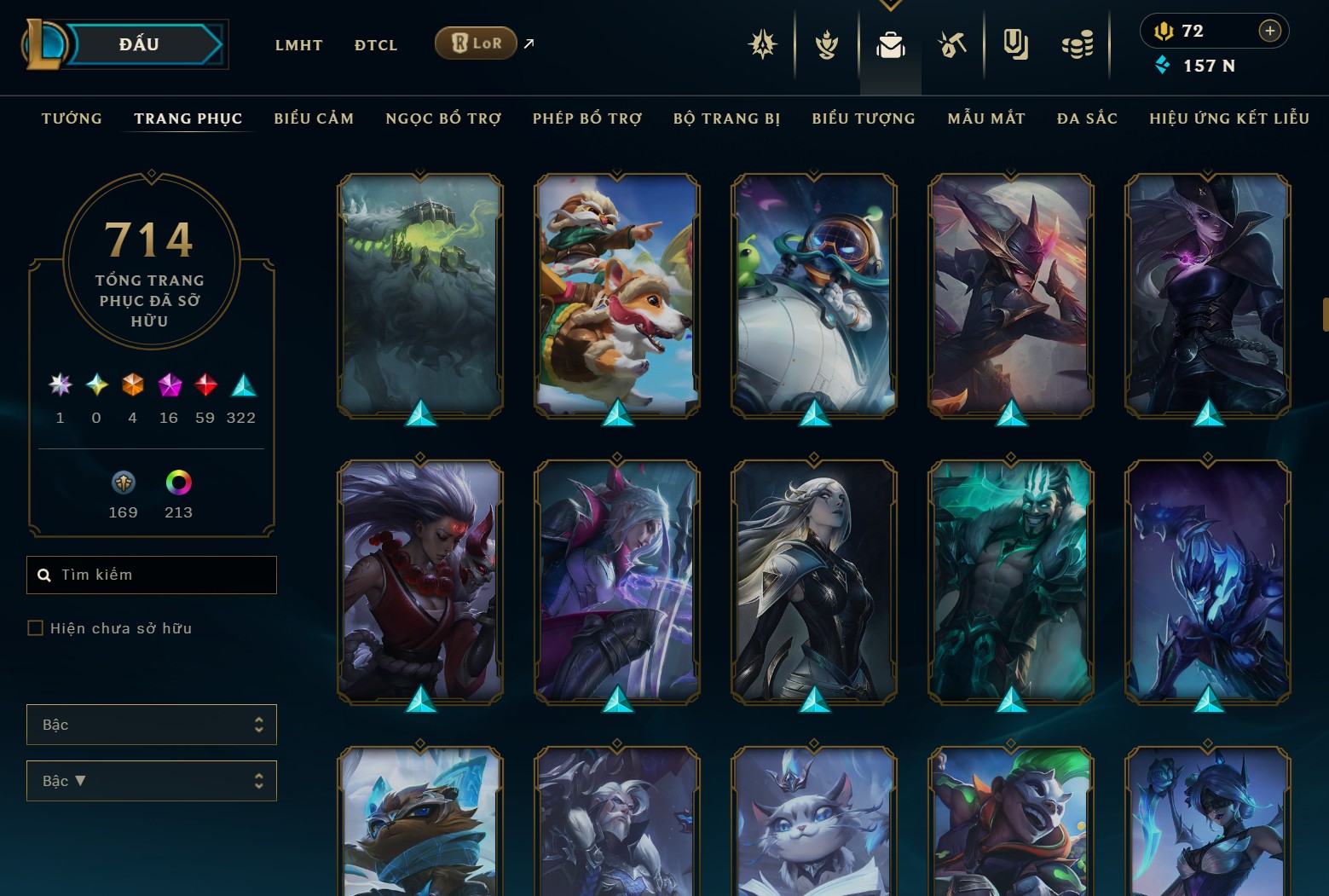Open the Hextech crafting hammer icon
The height and width of the screenshot is (896, 1329).
coord(952,44)
